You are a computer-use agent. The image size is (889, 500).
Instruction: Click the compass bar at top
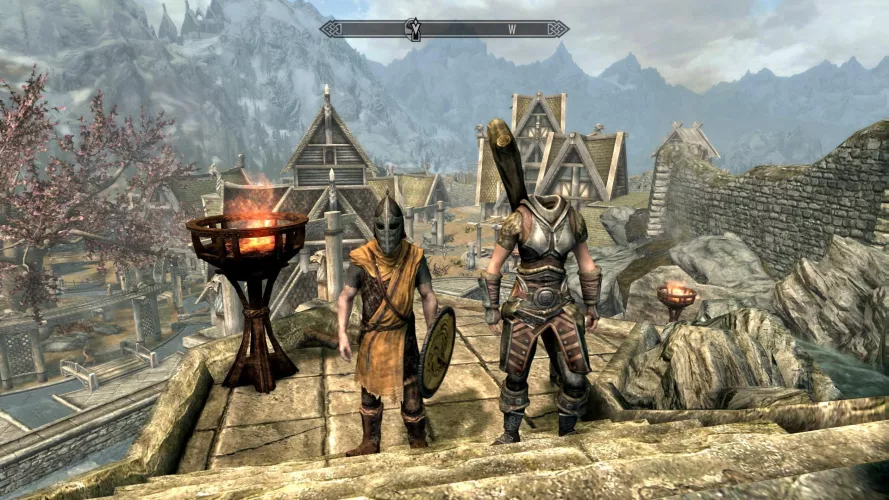click(444, 29)
